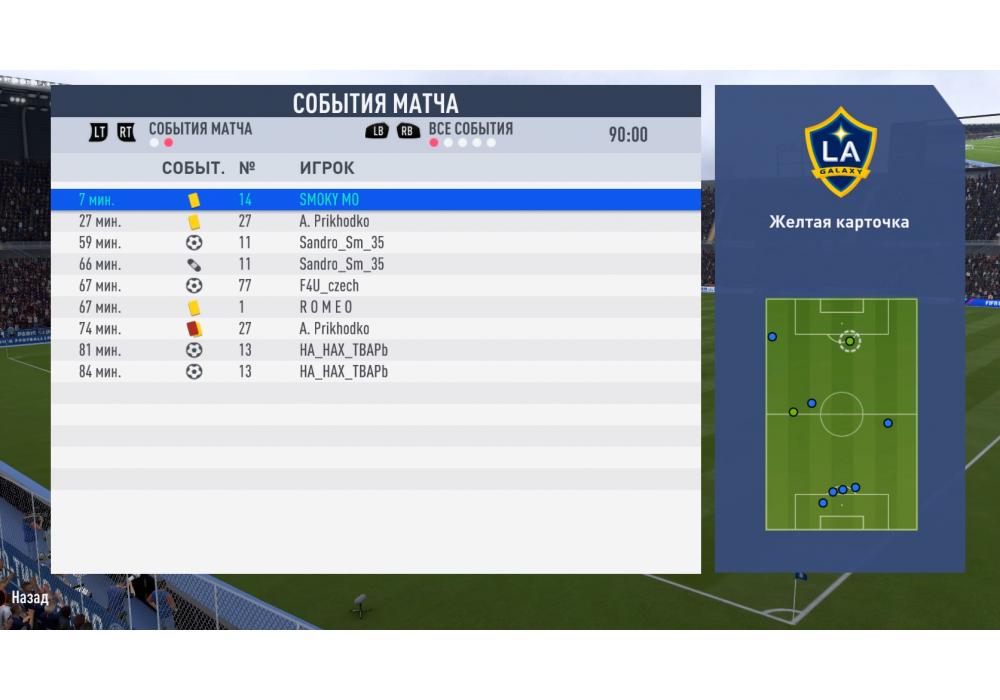1000x700 pixels.
Task: Select the 27 min. A. Prikhodko yellow card row
Action: pos(375,221)
